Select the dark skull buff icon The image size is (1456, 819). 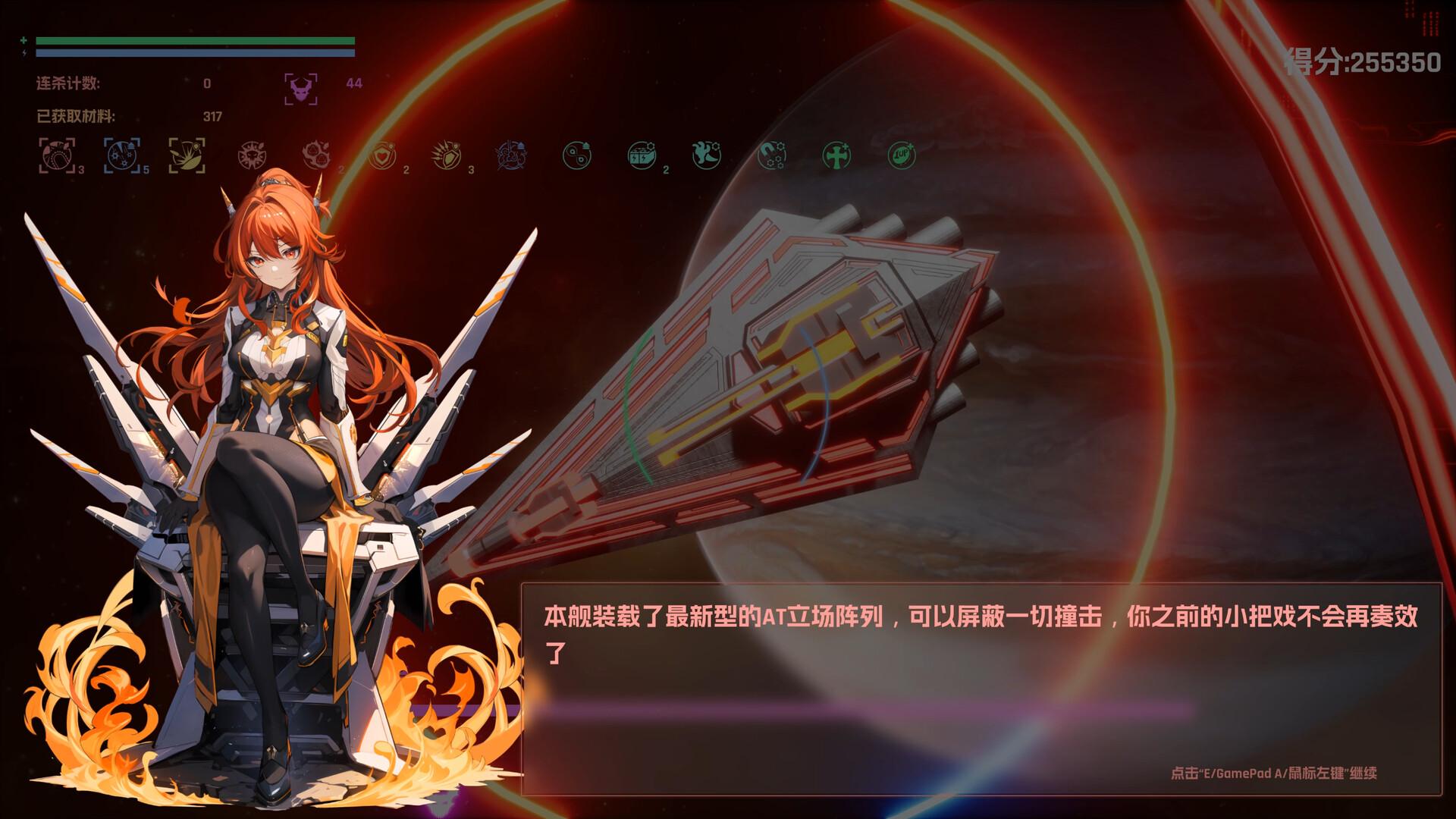252,155
